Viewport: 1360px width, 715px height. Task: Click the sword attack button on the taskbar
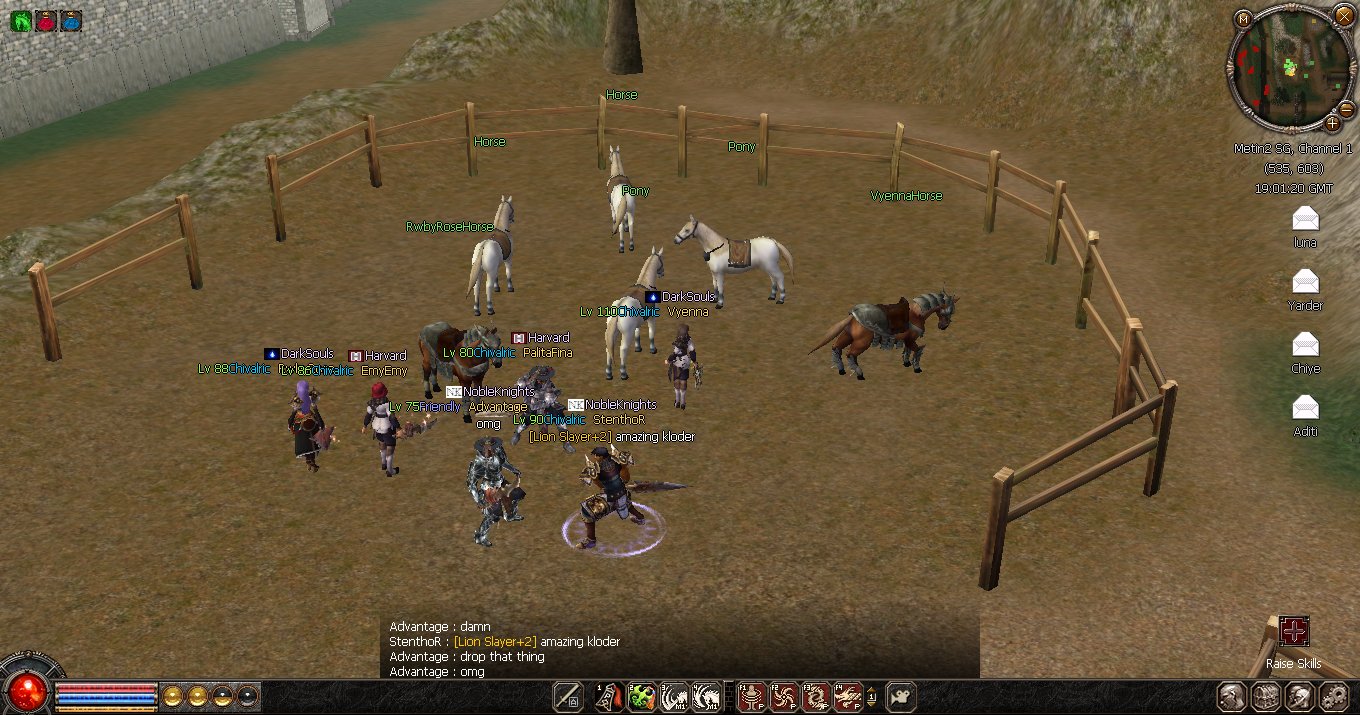coord(568,696)
